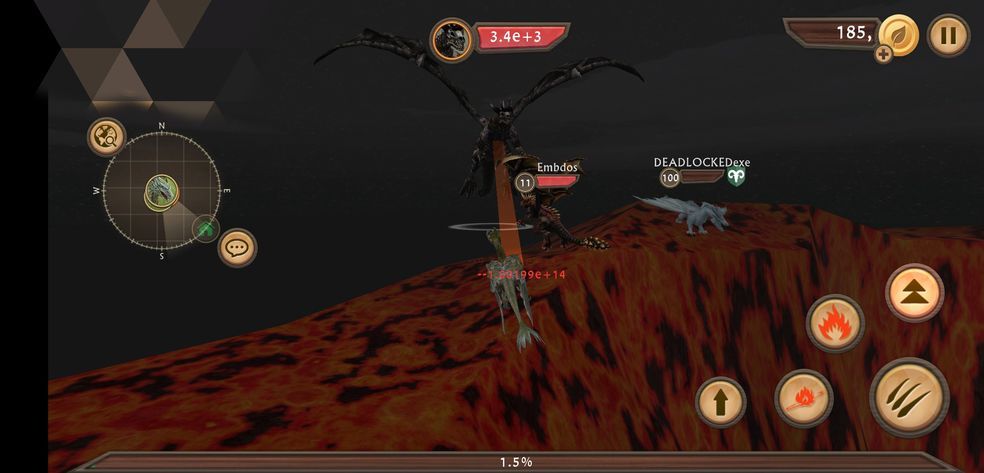Add more leaf coins with the plus button
984x473 pixels.
click(x=884, y=54)
